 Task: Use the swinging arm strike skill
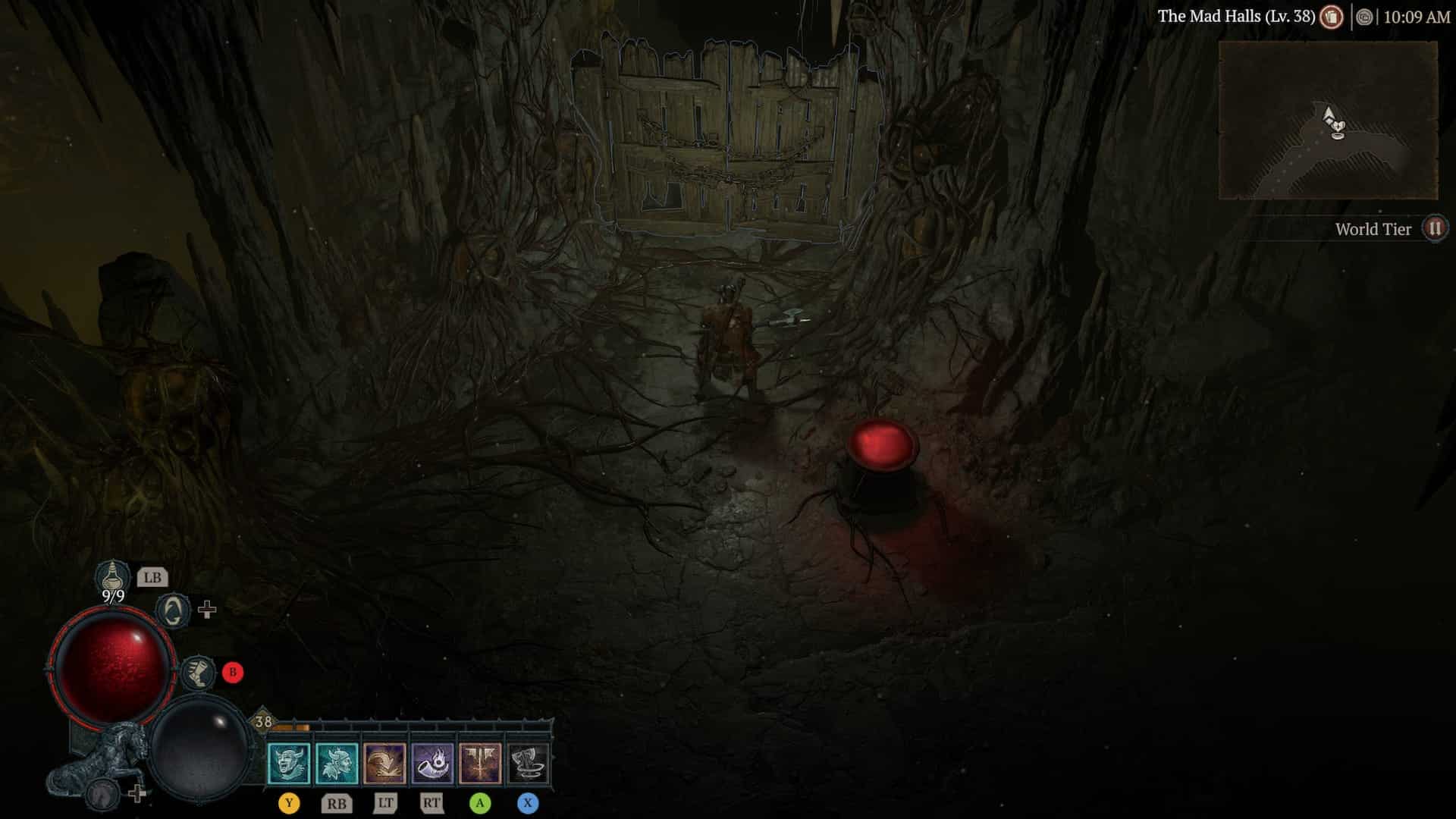[384, 763]
